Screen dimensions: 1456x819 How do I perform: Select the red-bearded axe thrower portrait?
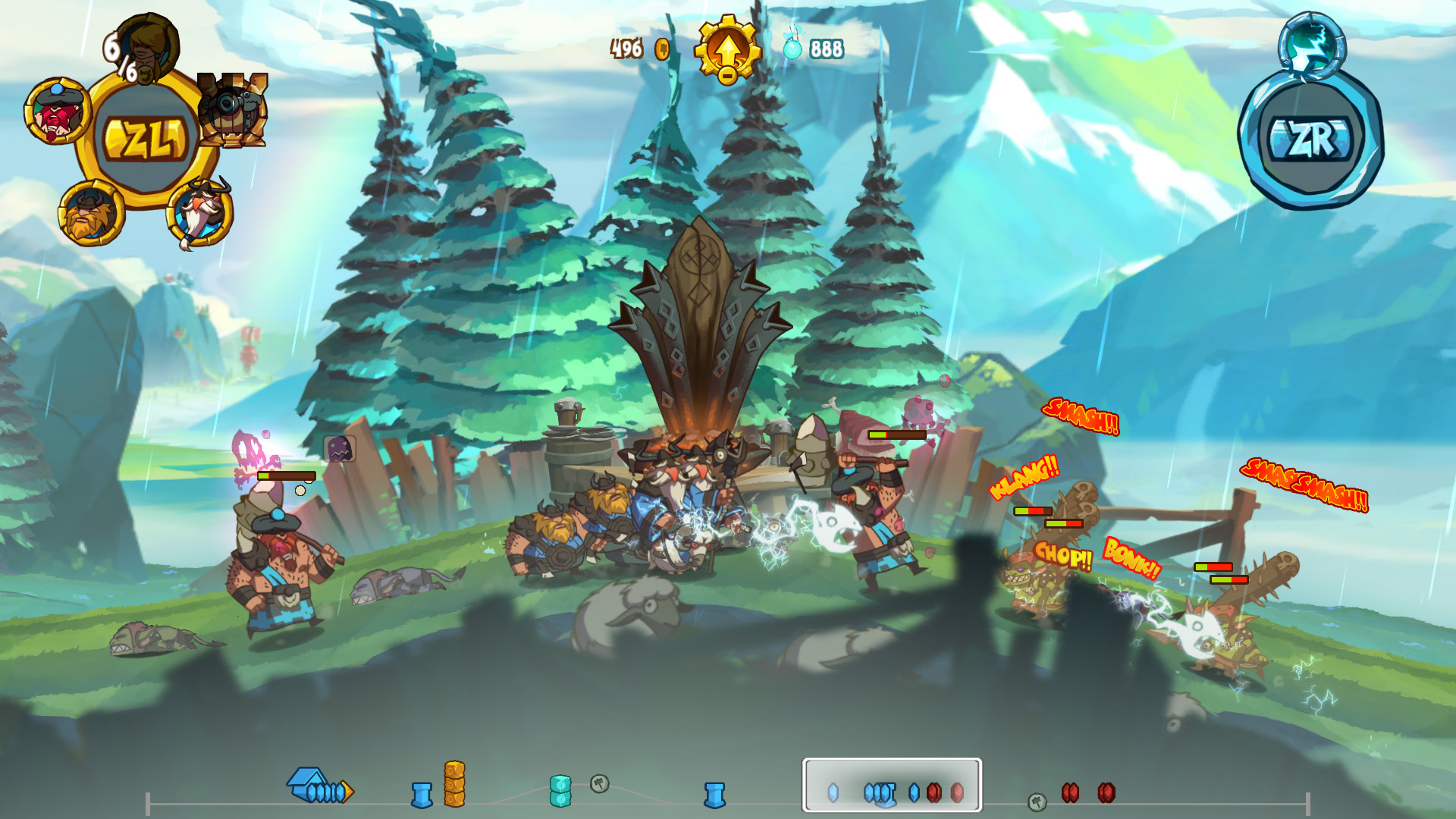point(57,112)
